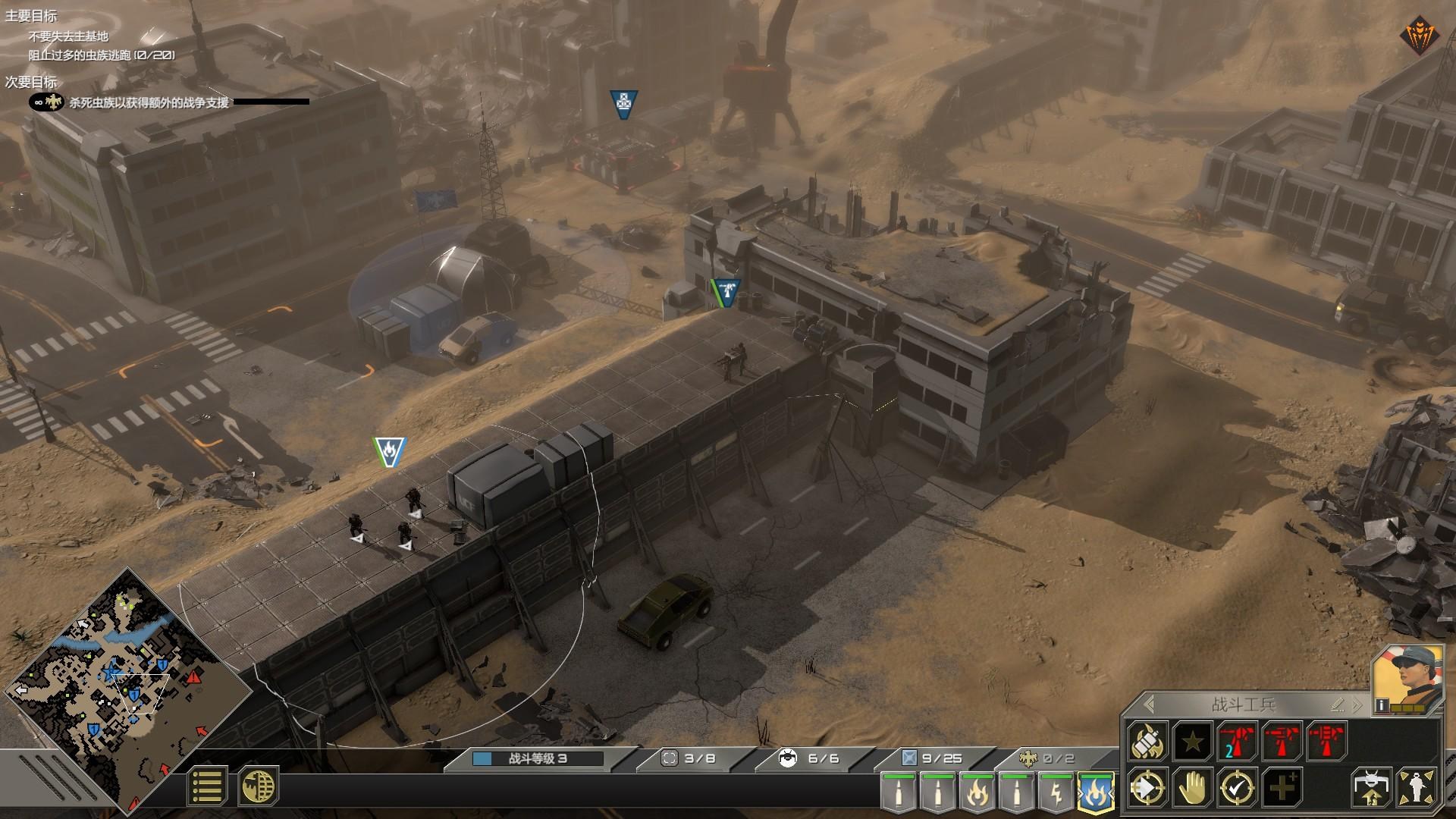Open the objectives list icon bottom-left
Image resolution: width=1456 pixels, height=819 pixels.
pyautogui.click(x=206, y=785)
